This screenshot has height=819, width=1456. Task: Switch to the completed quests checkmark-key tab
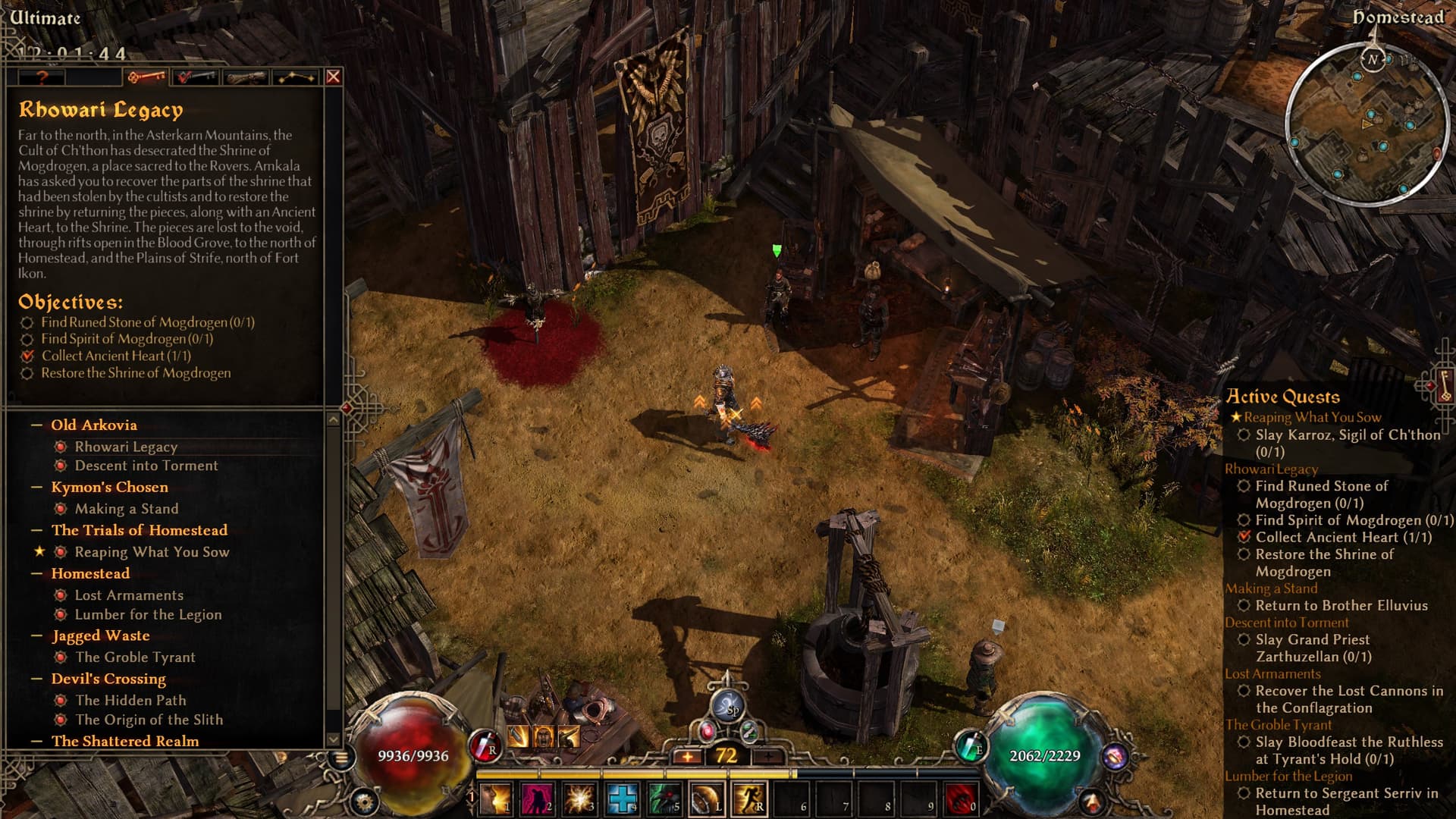click(x=195, y=77)
